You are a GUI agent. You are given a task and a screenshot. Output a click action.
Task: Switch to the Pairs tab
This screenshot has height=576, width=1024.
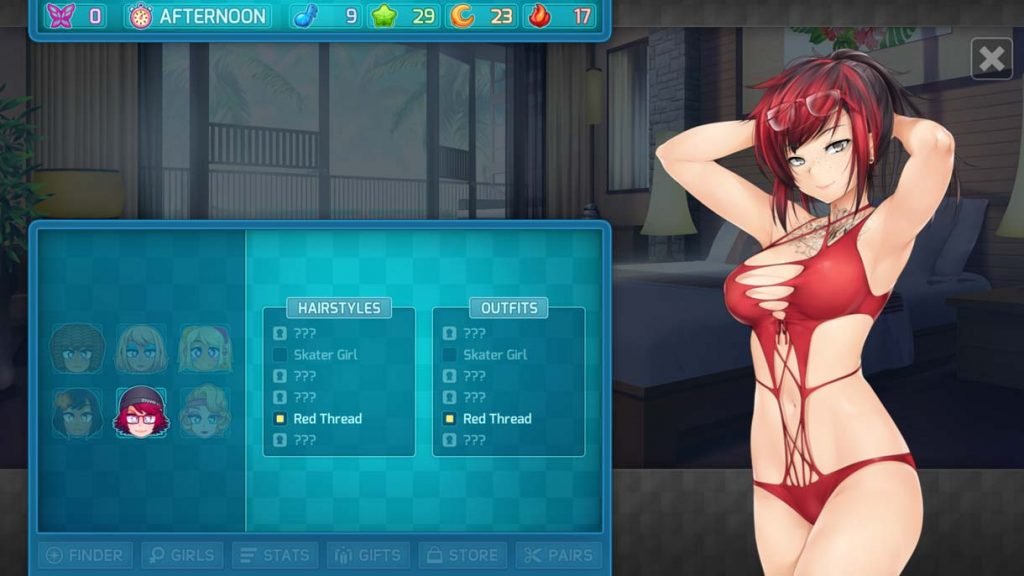[x=558, y=555]
